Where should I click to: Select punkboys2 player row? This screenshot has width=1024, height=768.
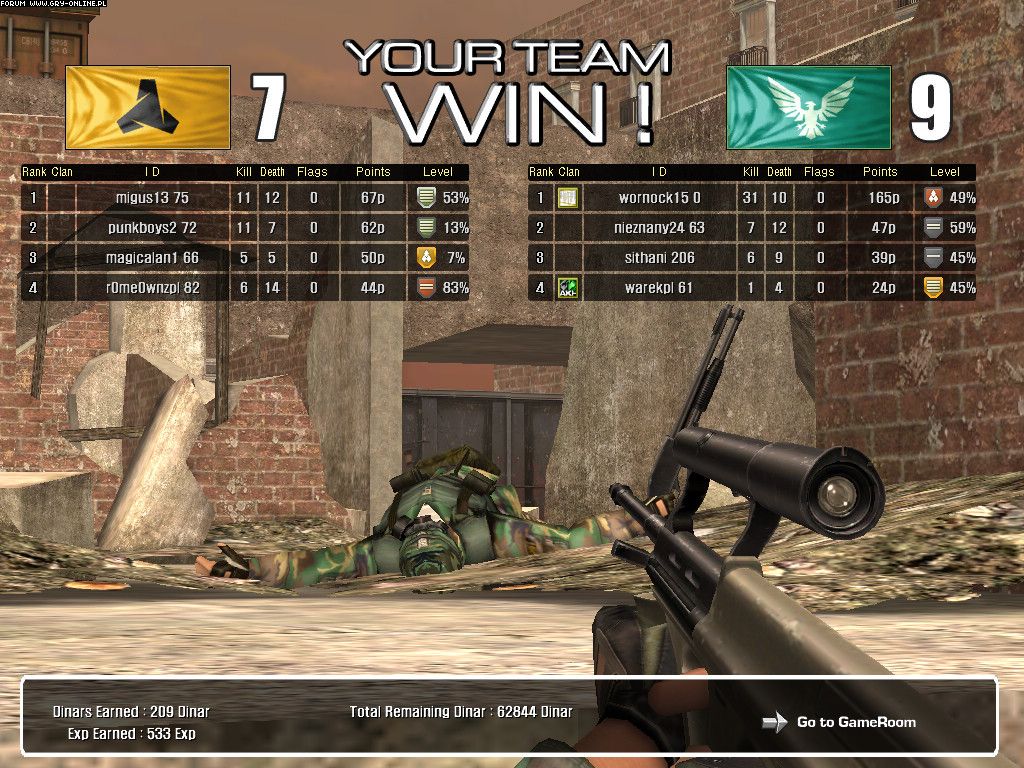click(x=152, y=228)
